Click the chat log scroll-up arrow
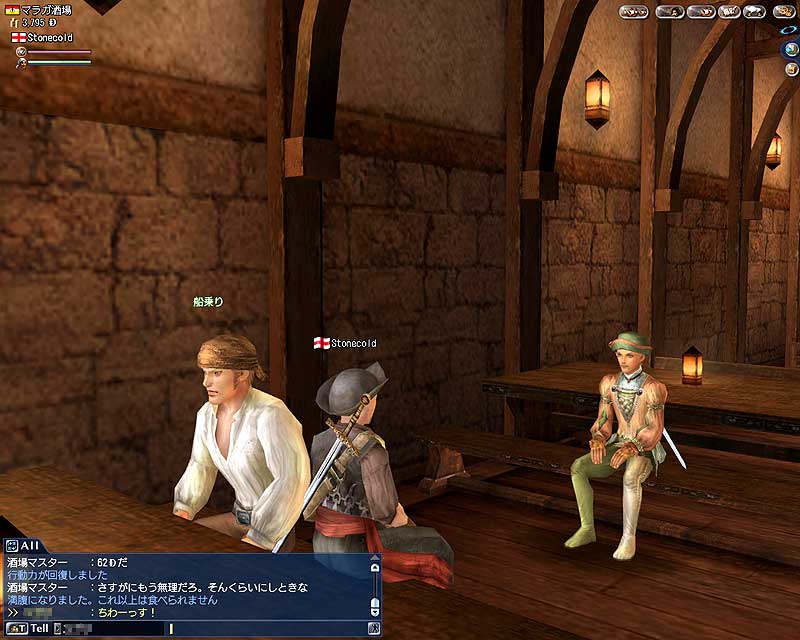The height and width of the screenshot is (640, 800). coord(375,567)
